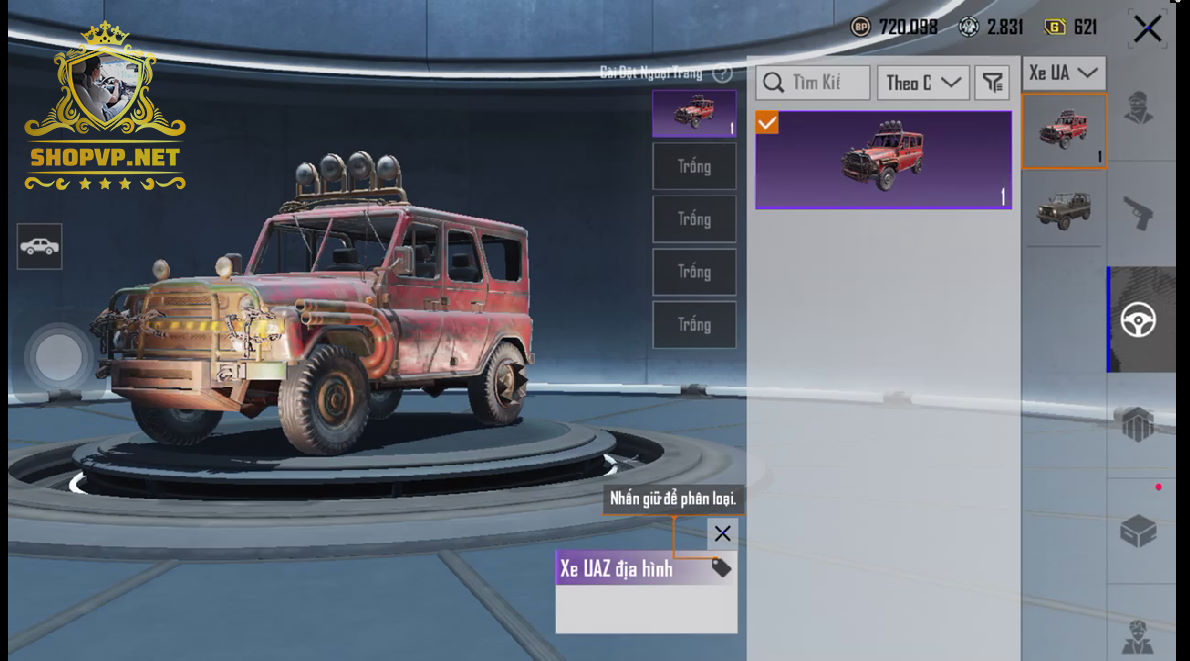Expand the 'Xe UA' vehicle type dropdown
This screenshot has height=661, width=1190.
(x=1063, y=73)
